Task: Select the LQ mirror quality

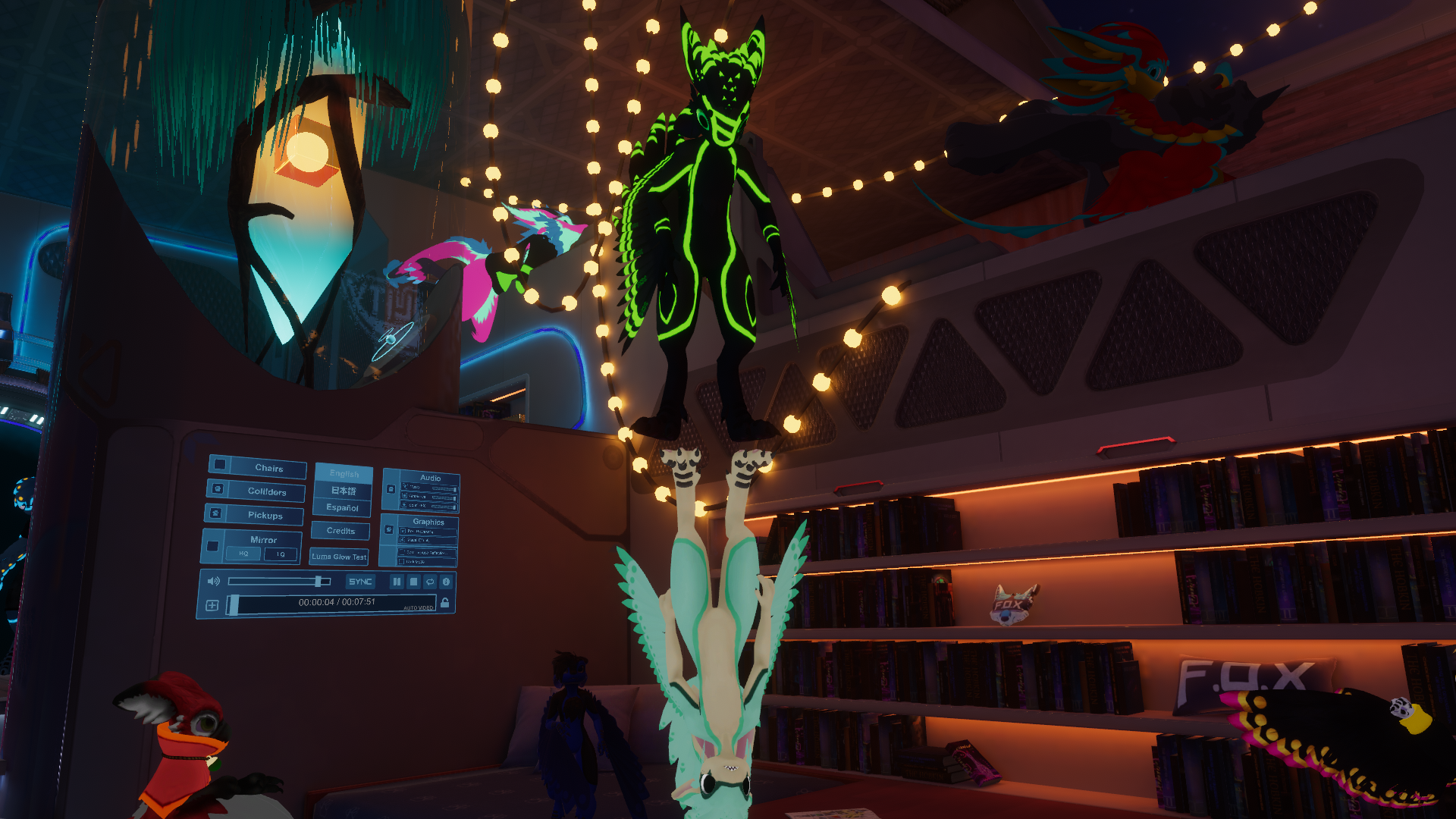Action: click(281, 554)
